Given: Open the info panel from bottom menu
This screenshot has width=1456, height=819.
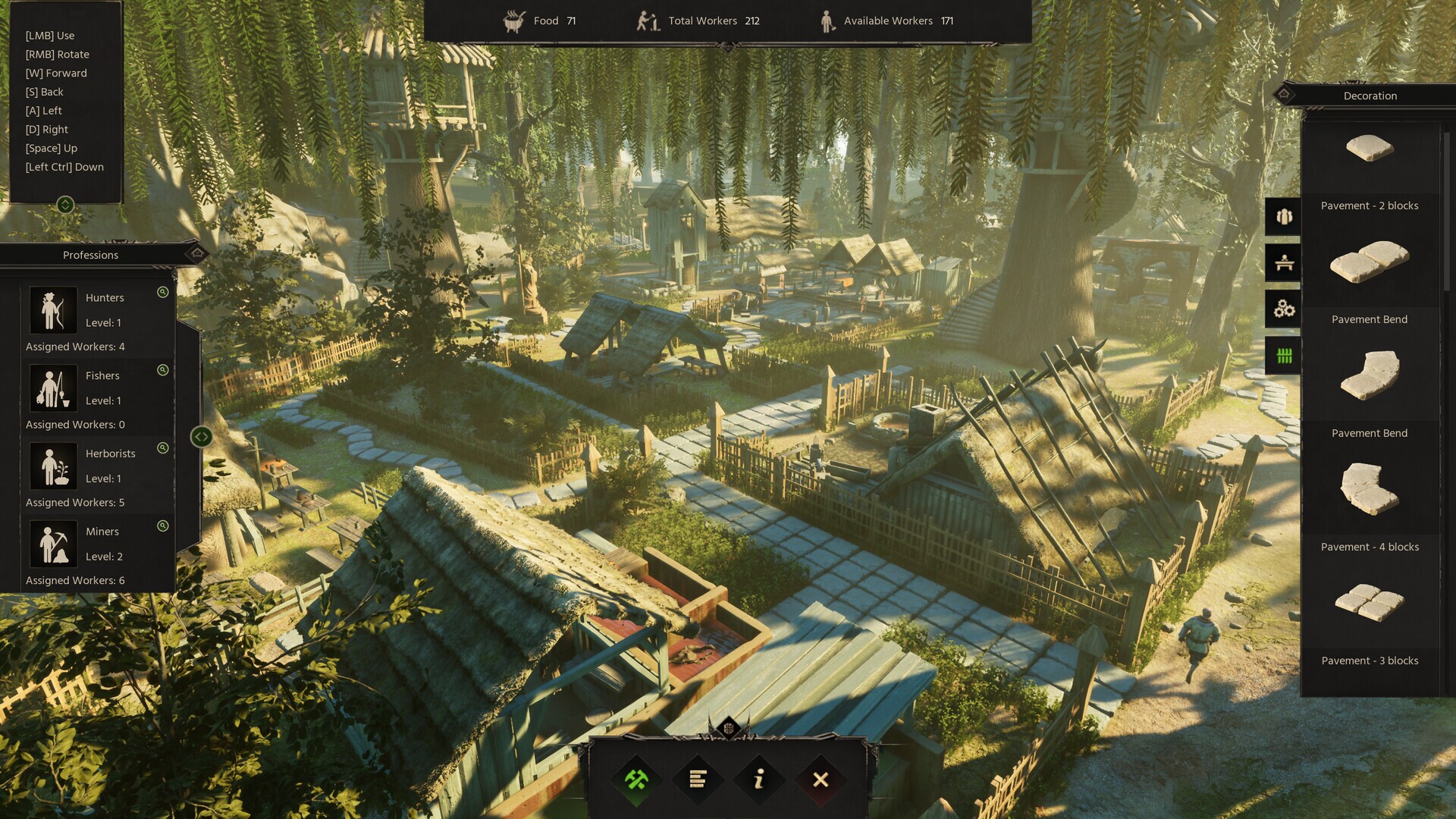Looking at the screenshot, I should (x=758, y=780).
